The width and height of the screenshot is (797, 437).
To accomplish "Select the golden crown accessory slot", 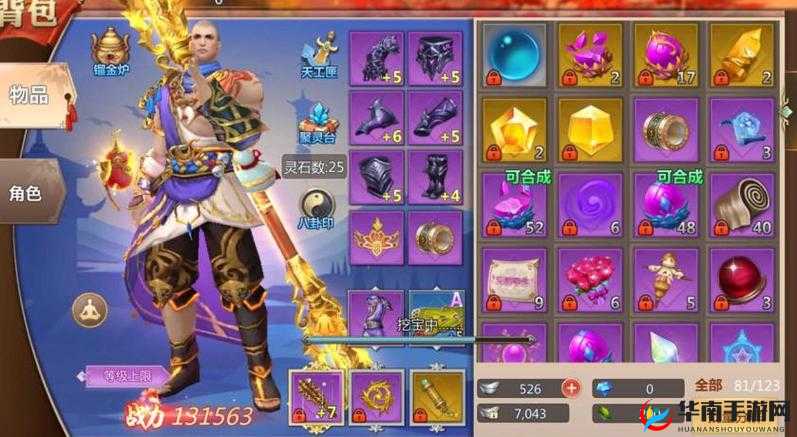I will click(377, 237).
